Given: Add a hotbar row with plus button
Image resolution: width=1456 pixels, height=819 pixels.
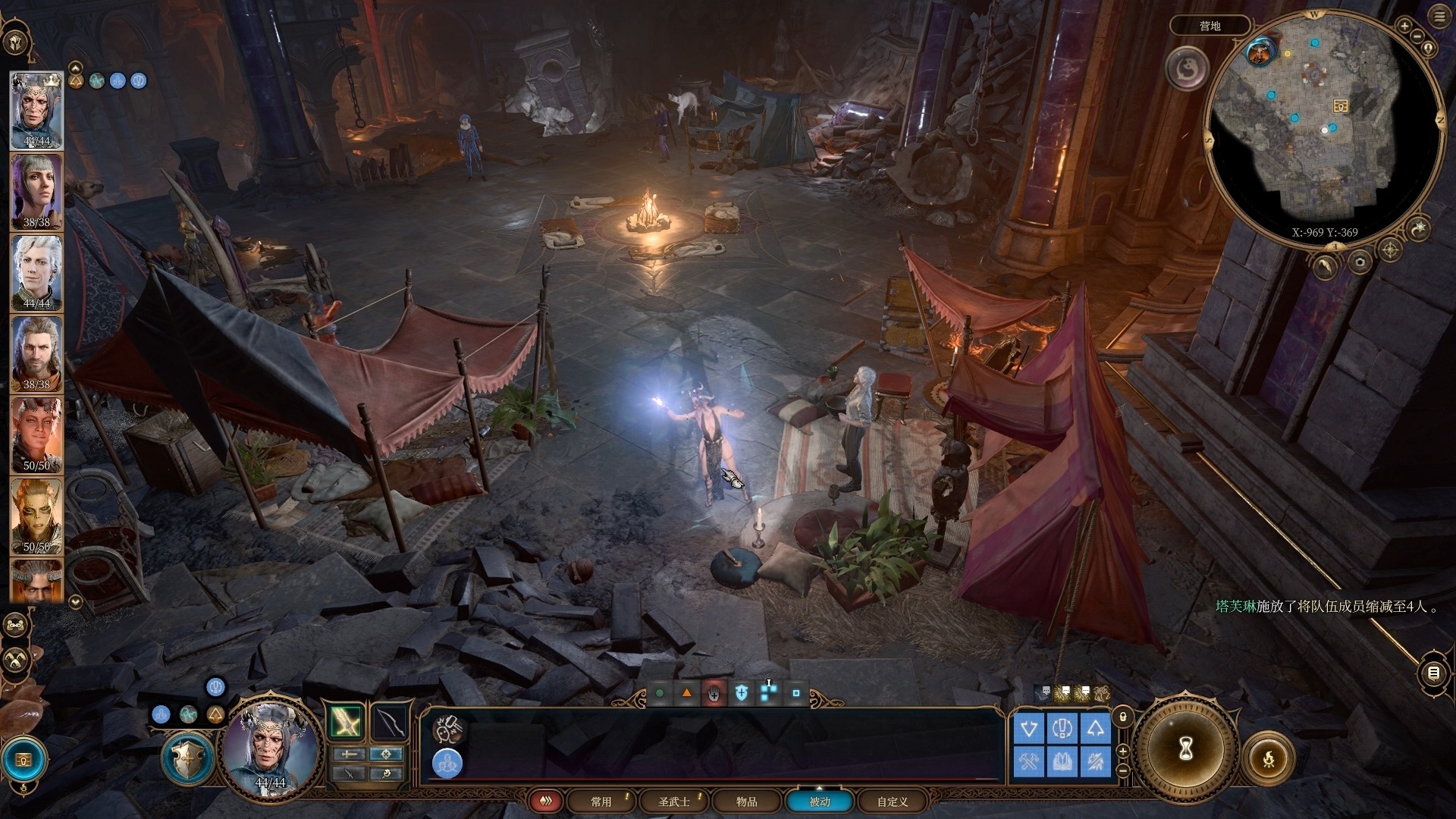Looking at the screenshot, I should (1123, 751).
